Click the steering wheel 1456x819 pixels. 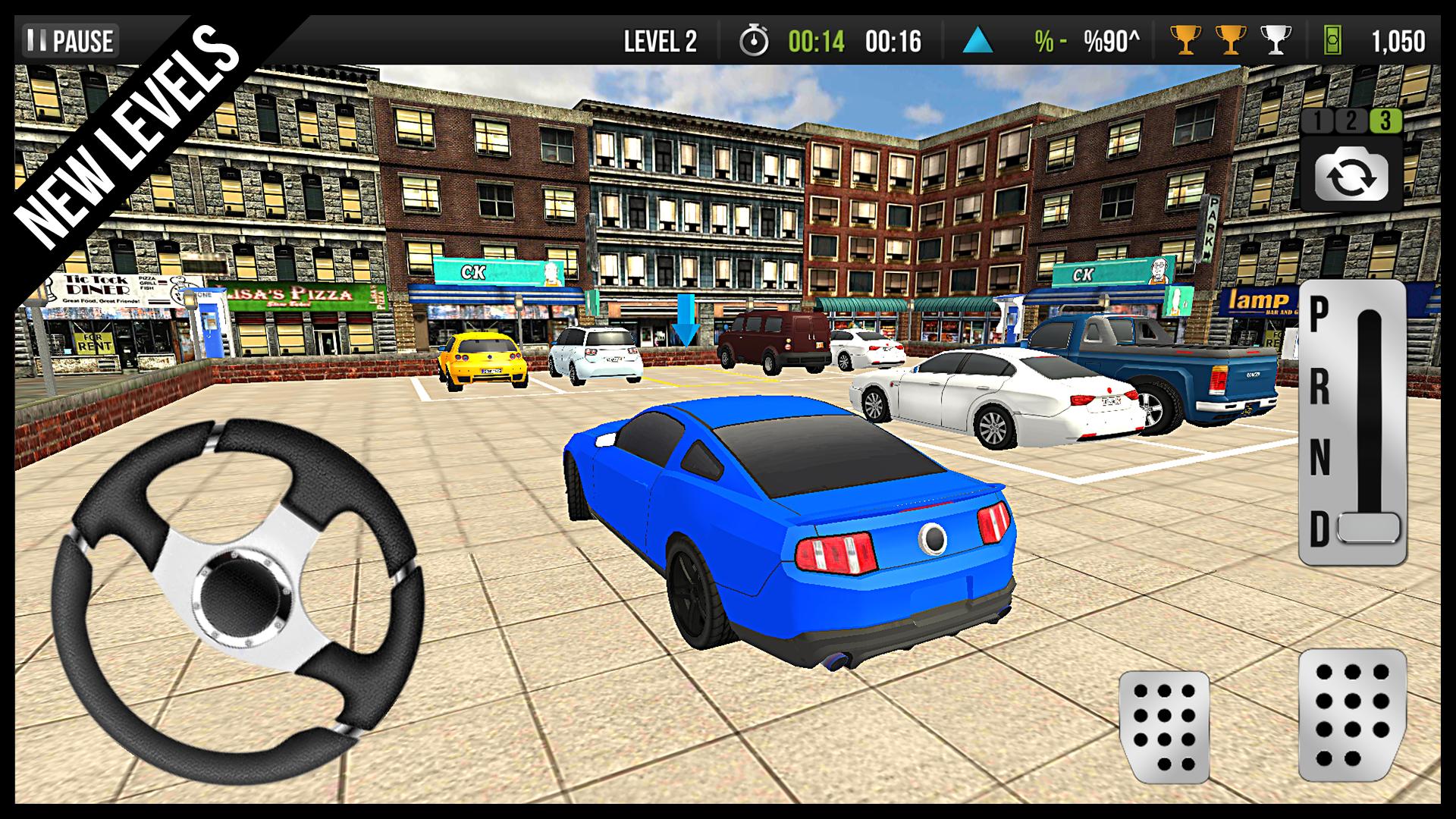coord(243,599)
